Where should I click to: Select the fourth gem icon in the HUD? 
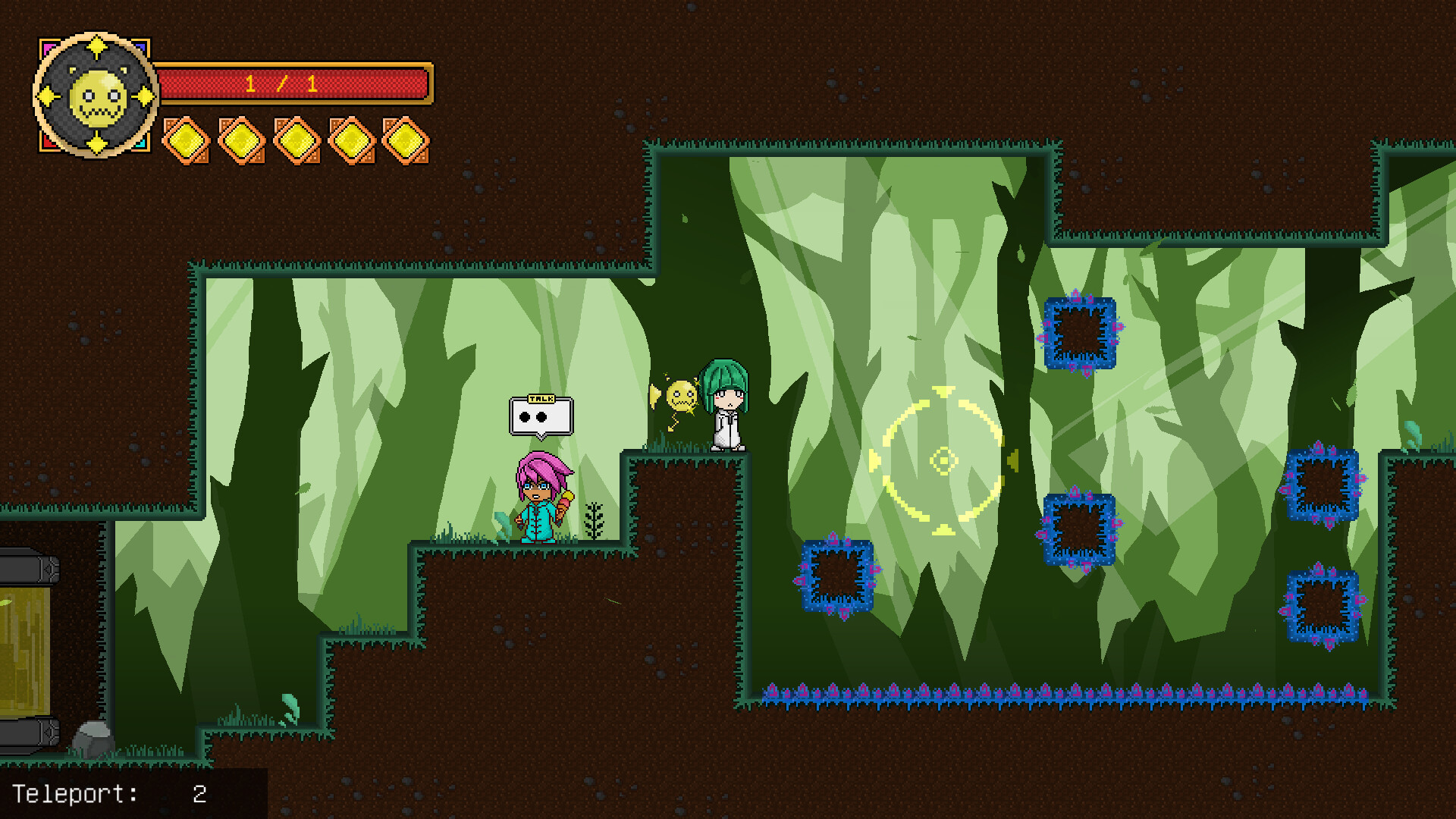tap(350, 140)
